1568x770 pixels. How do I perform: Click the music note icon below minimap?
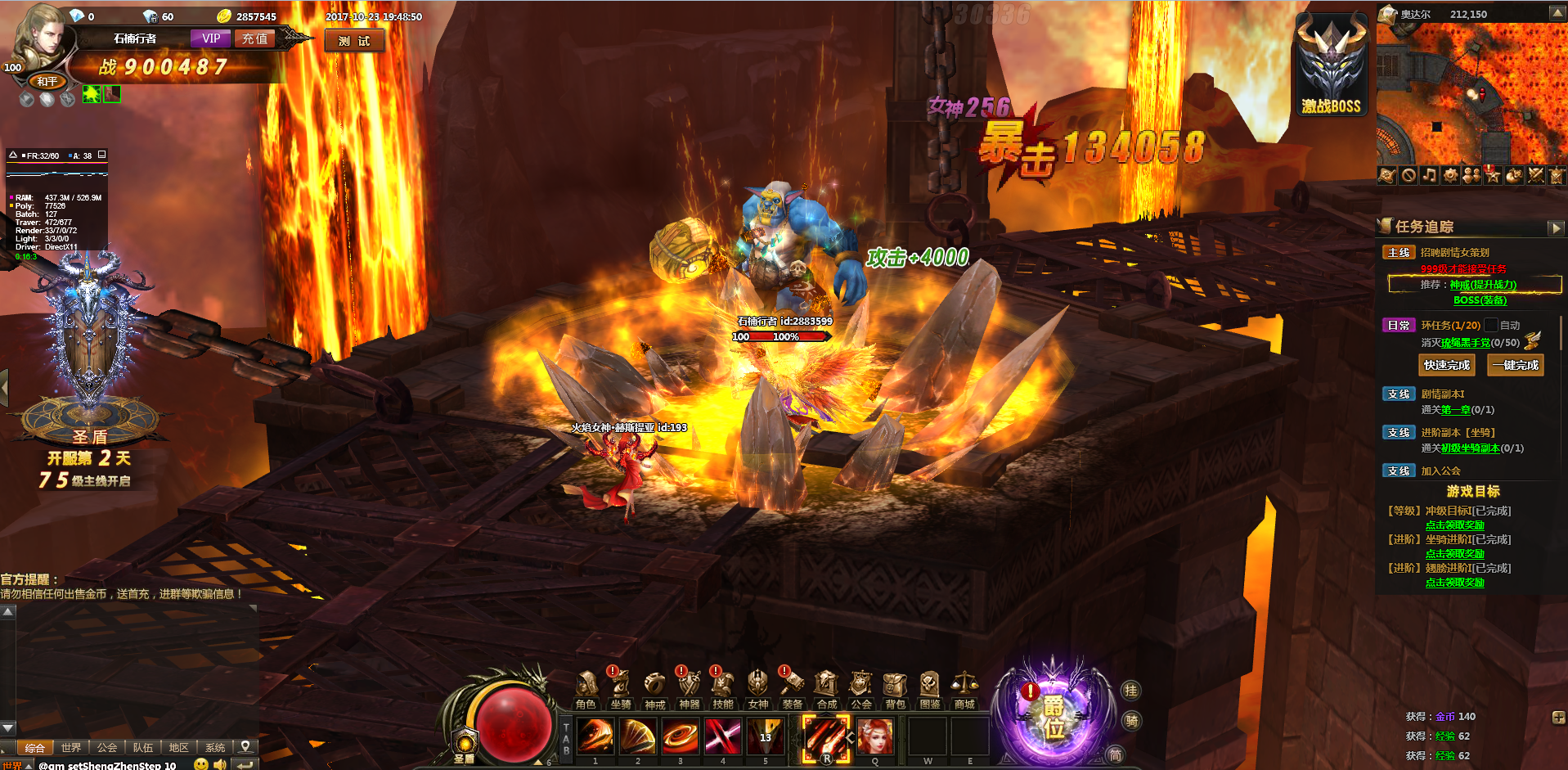(x=1429, y=175)
